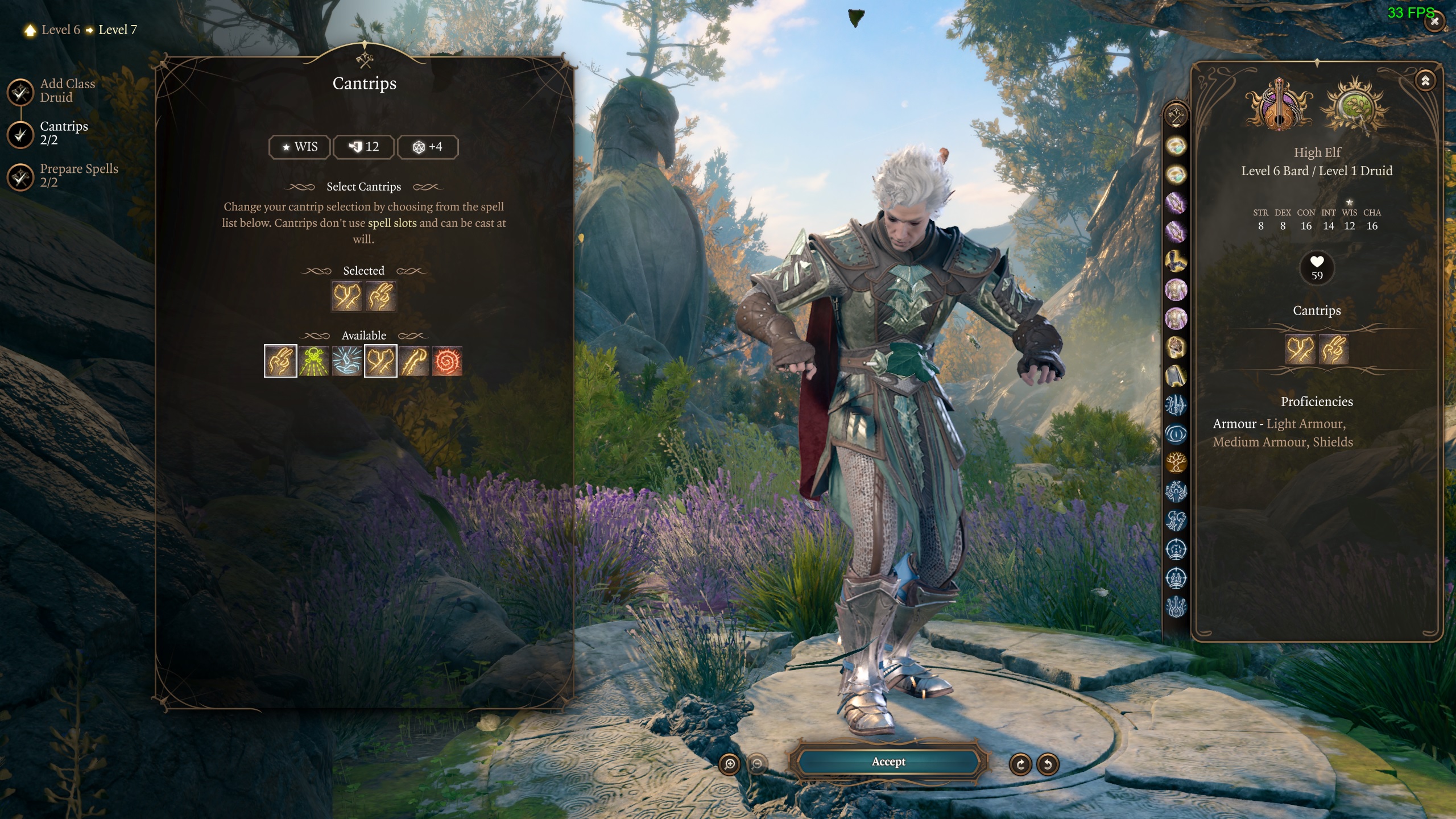
Task: Toggle Resistance crossed-arms cantrip in the Available list
Action: click(x=380, y=361)
